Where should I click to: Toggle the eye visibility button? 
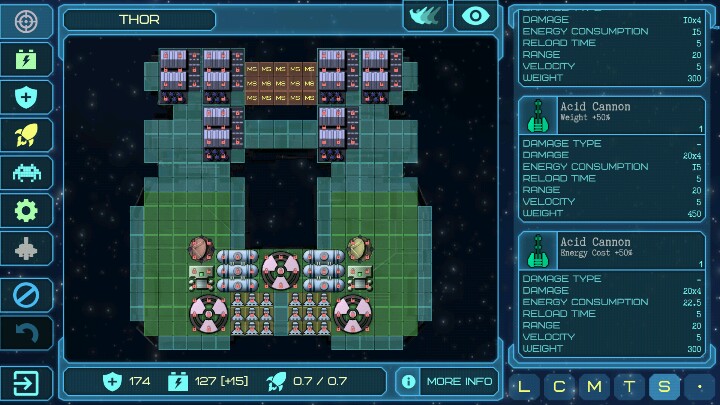tap(476, 16)
